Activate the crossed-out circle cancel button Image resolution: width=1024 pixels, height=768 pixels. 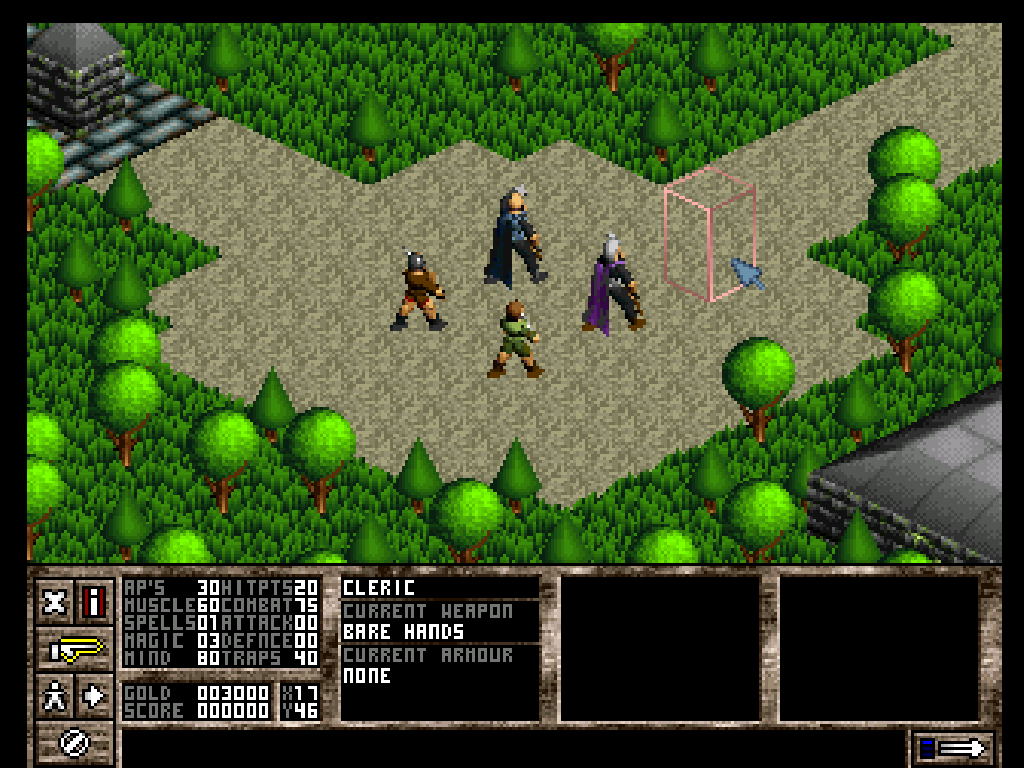76,742
